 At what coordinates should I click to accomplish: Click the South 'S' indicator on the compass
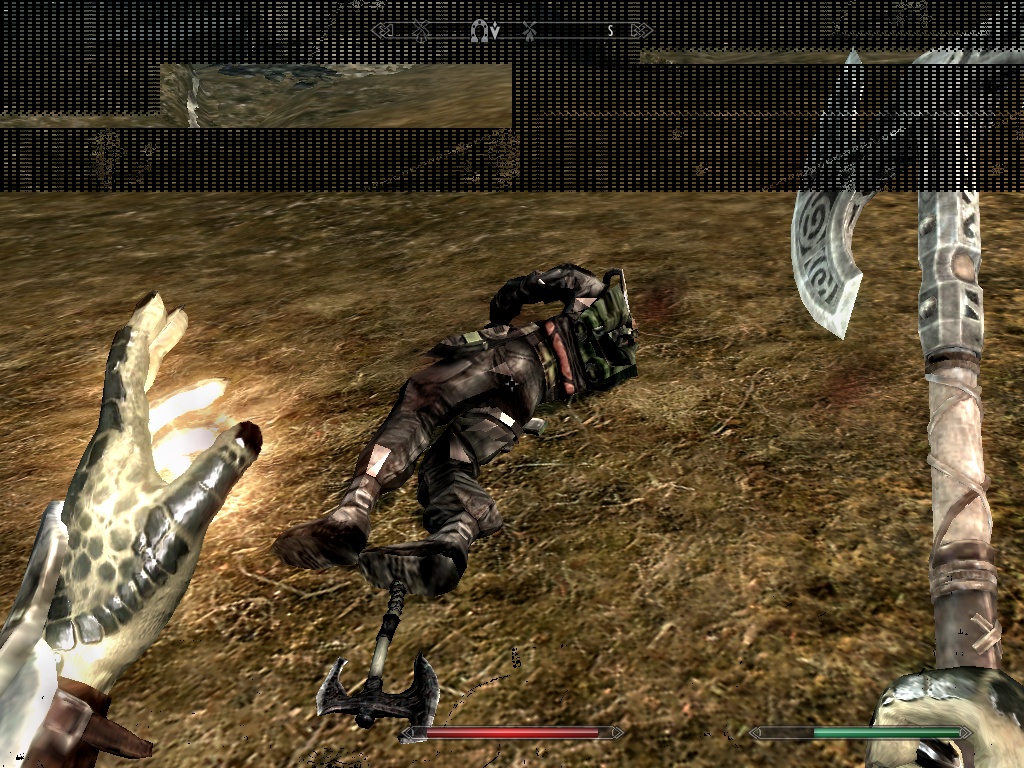click(x=610, y=31)
